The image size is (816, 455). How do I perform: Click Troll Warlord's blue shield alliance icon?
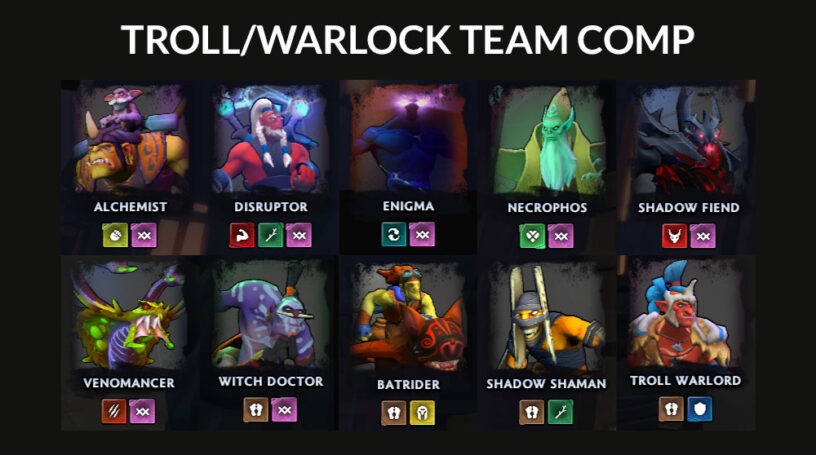700,410
